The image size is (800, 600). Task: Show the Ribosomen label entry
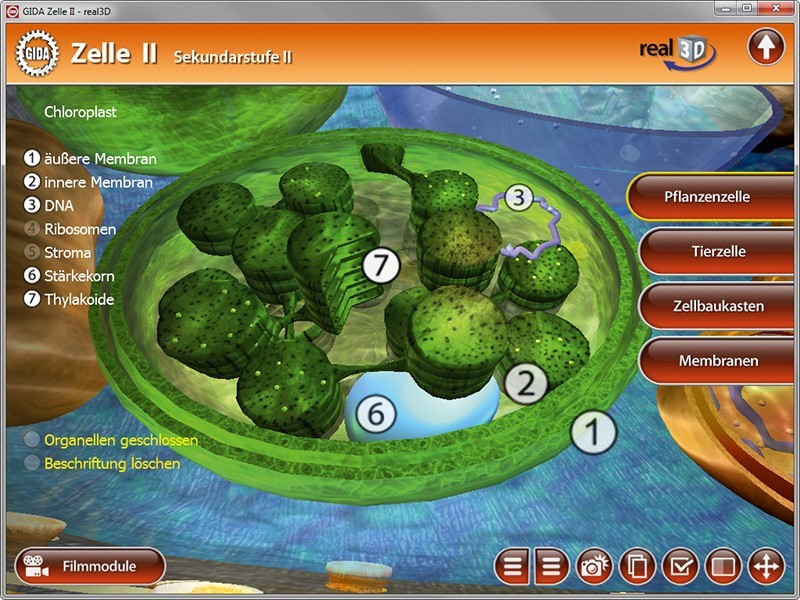pyautogui.click(x=80, y=229)
